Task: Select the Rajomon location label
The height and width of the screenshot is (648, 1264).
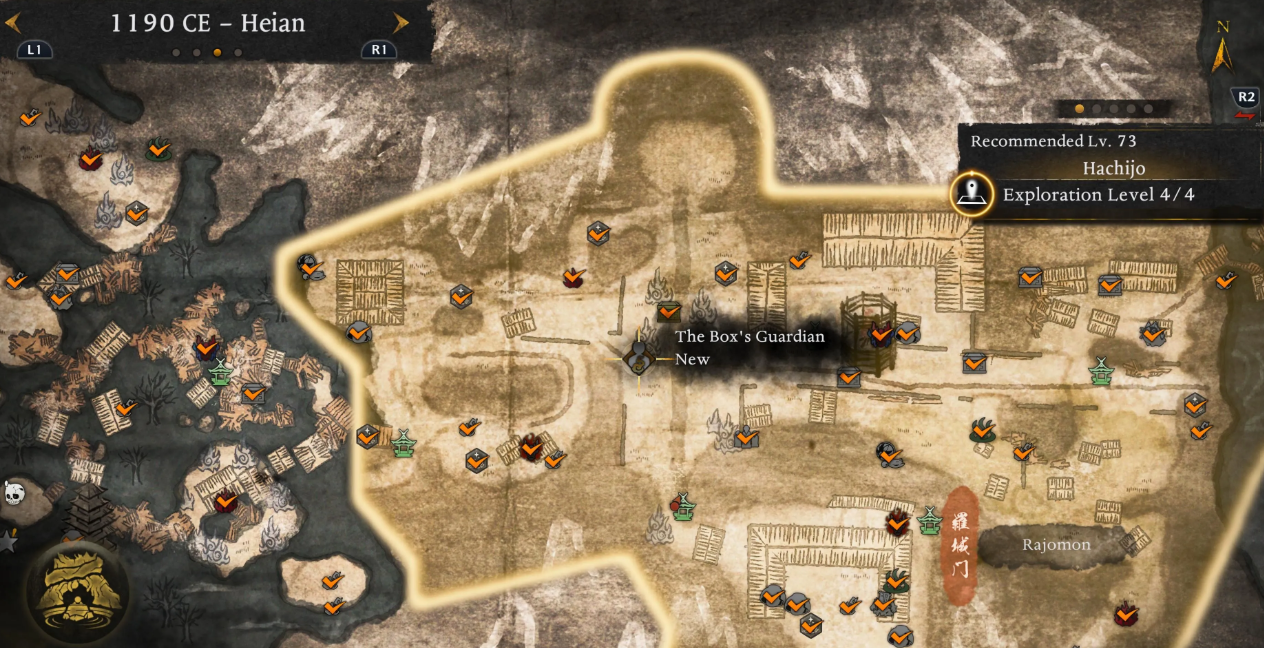Action: 1056,545
